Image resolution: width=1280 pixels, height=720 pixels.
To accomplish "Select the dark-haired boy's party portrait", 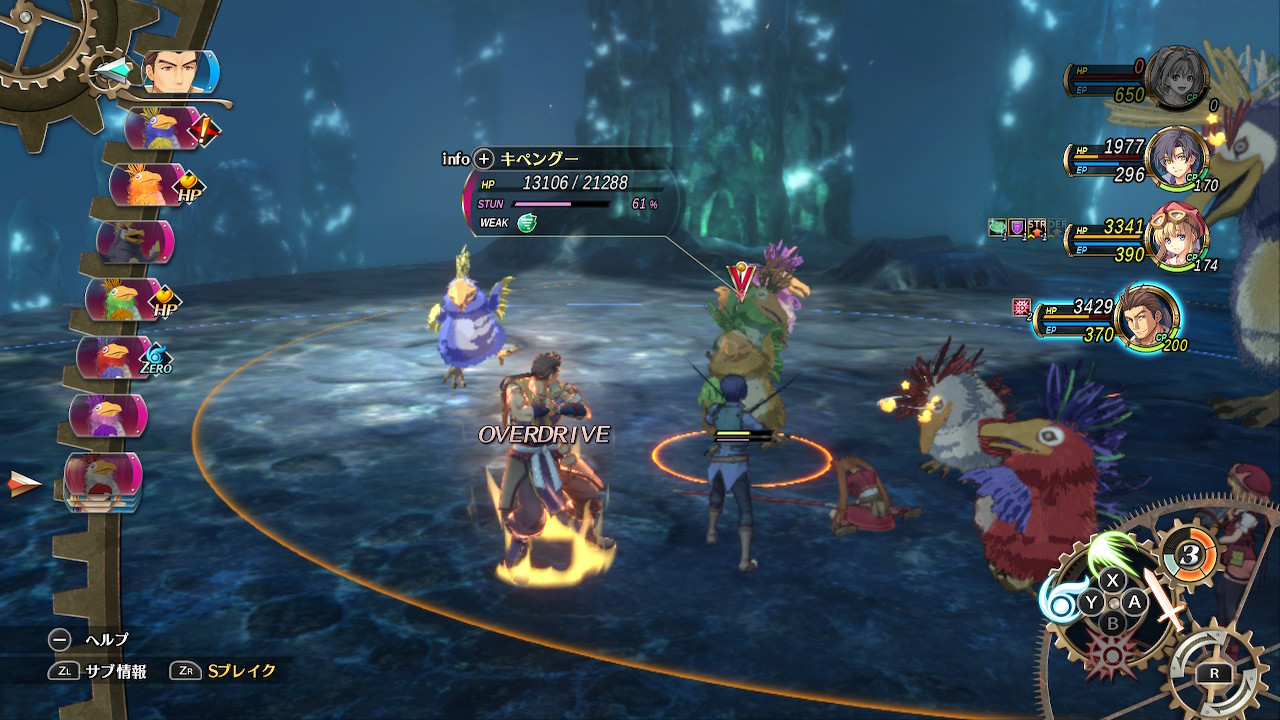I will (x=1176, y=158).
